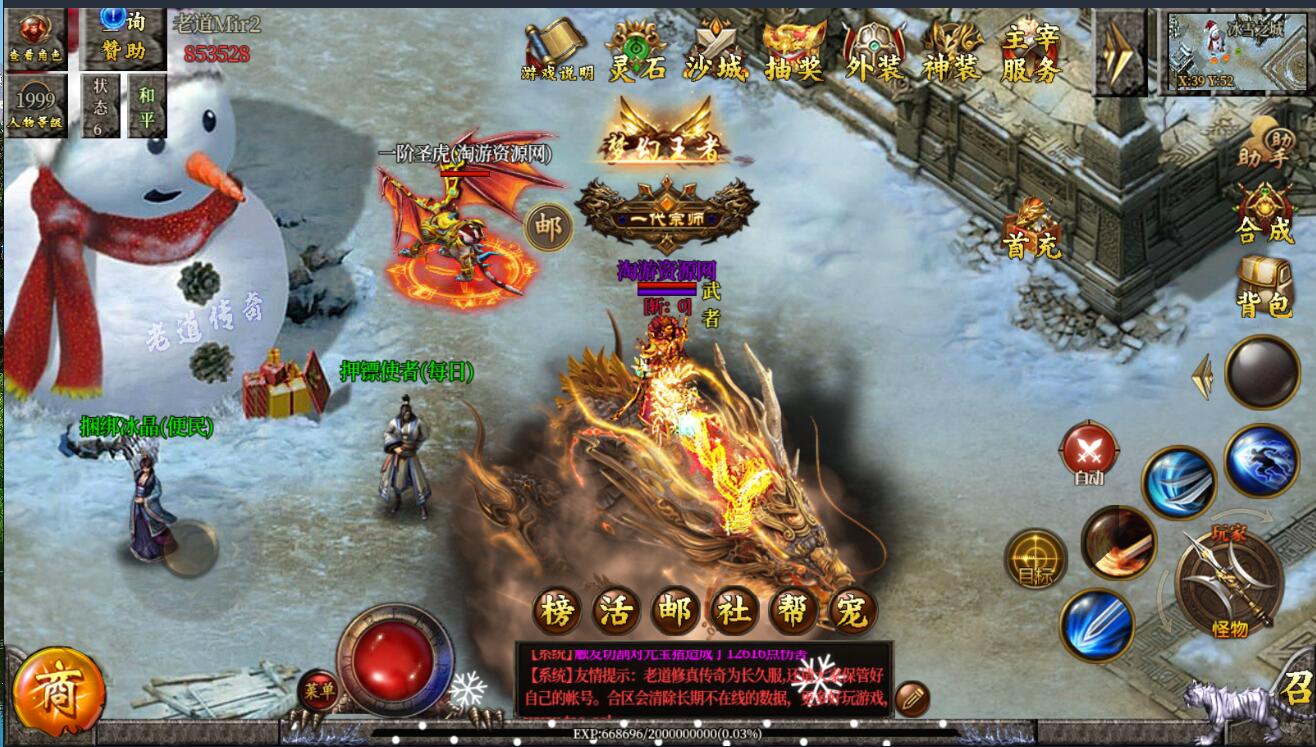1316x747 pixels.
Task: Open the 游戏说明 game guide scroll
Action: coord(557,51)
